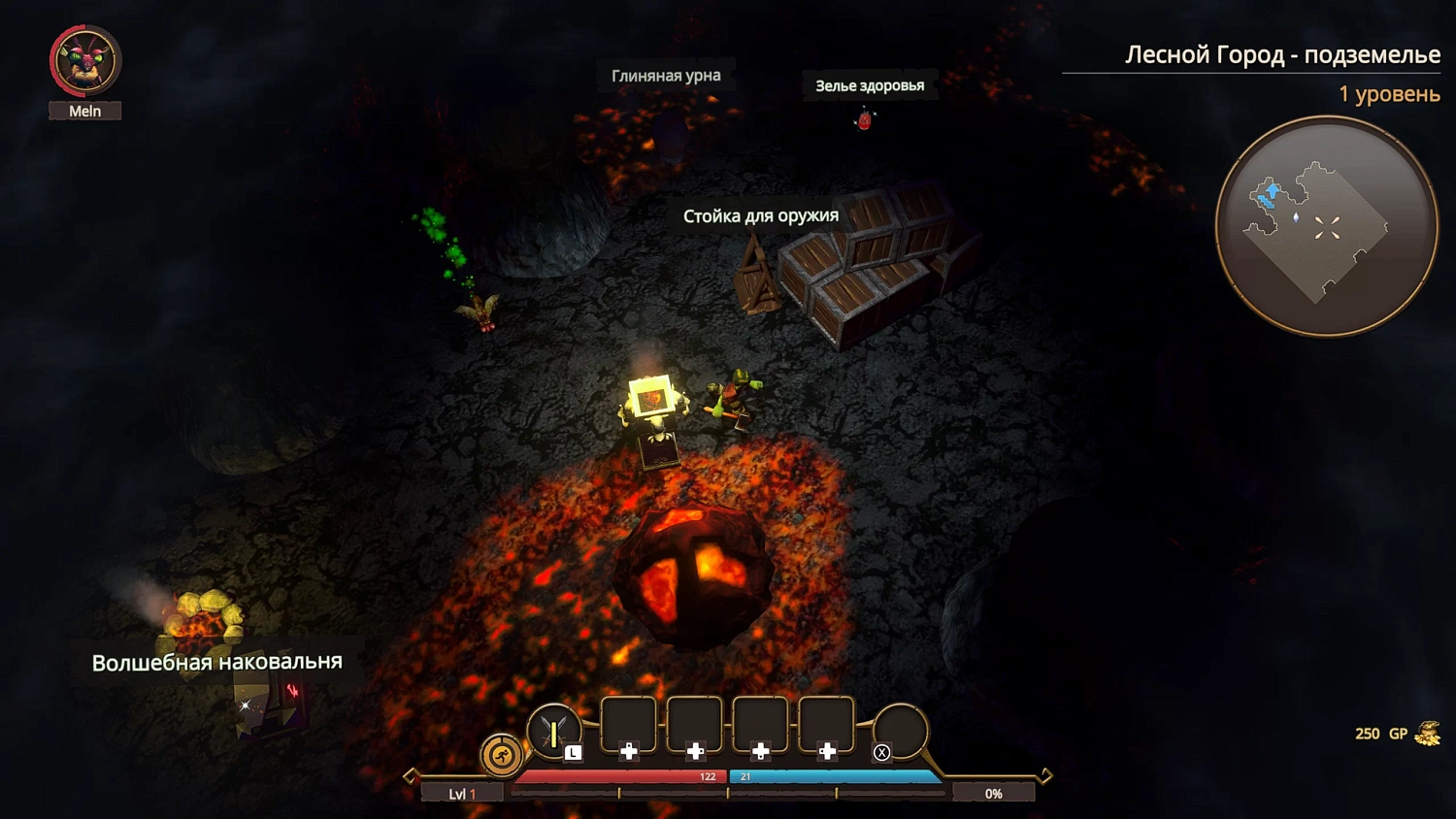Click the L key badge on the attack slot
This screenshot has width=1456, height=819.
pyautogui.click(x=575, y=752)
